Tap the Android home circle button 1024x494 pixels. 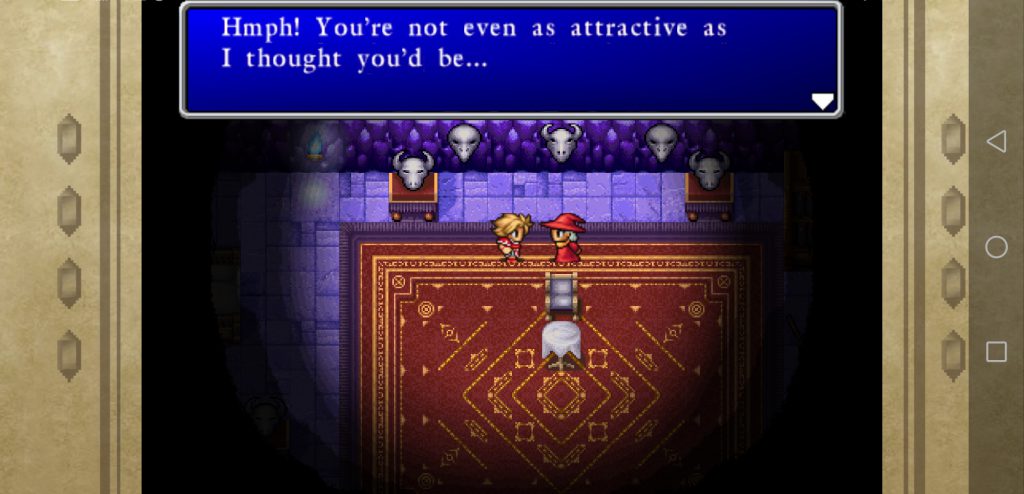tap(996, 247)
